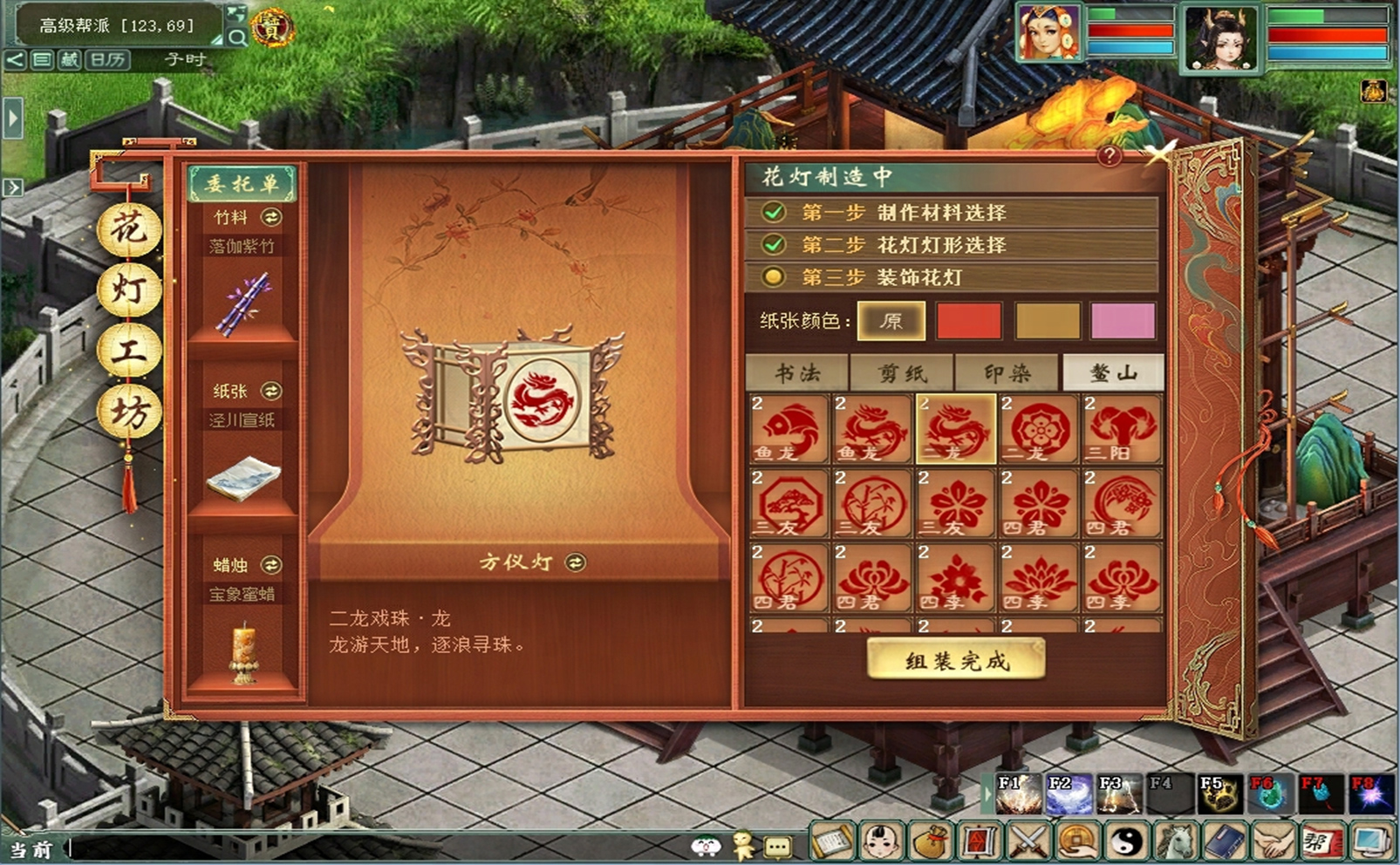Swap the 蜡烛 candle material
Image resolution: width=1400 pixels, height=865 pixels.
tap(271, 565)
